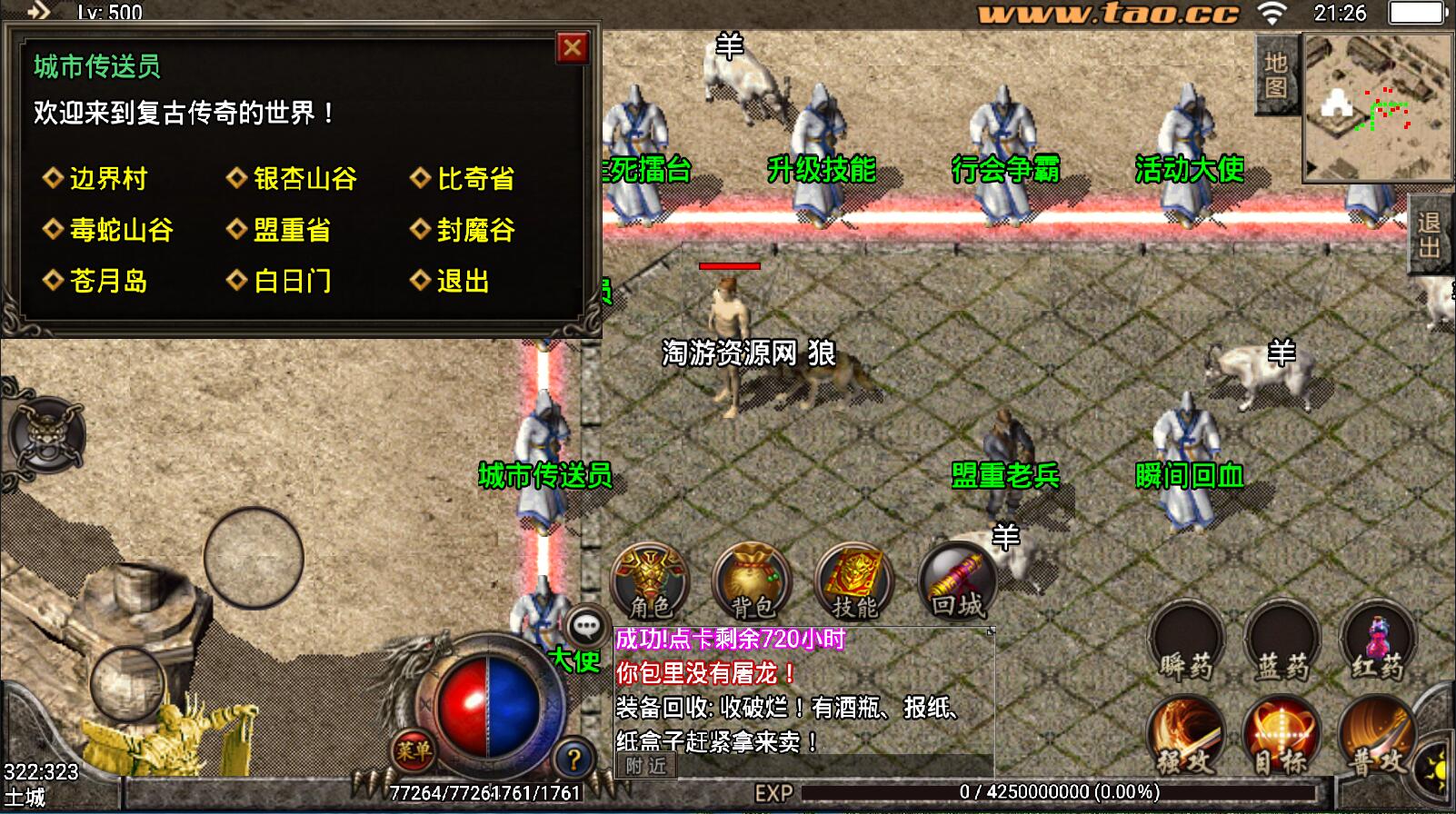Travel to 毒蛇山谷
This screenshot has height=814, width=1456.
(x=120, y=229)
